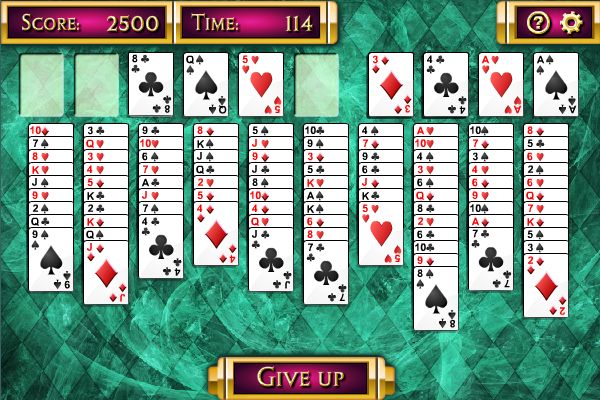Choose the fully exposed 2 of diamonds
Screen dimensions: 600x400
point(545,285)
